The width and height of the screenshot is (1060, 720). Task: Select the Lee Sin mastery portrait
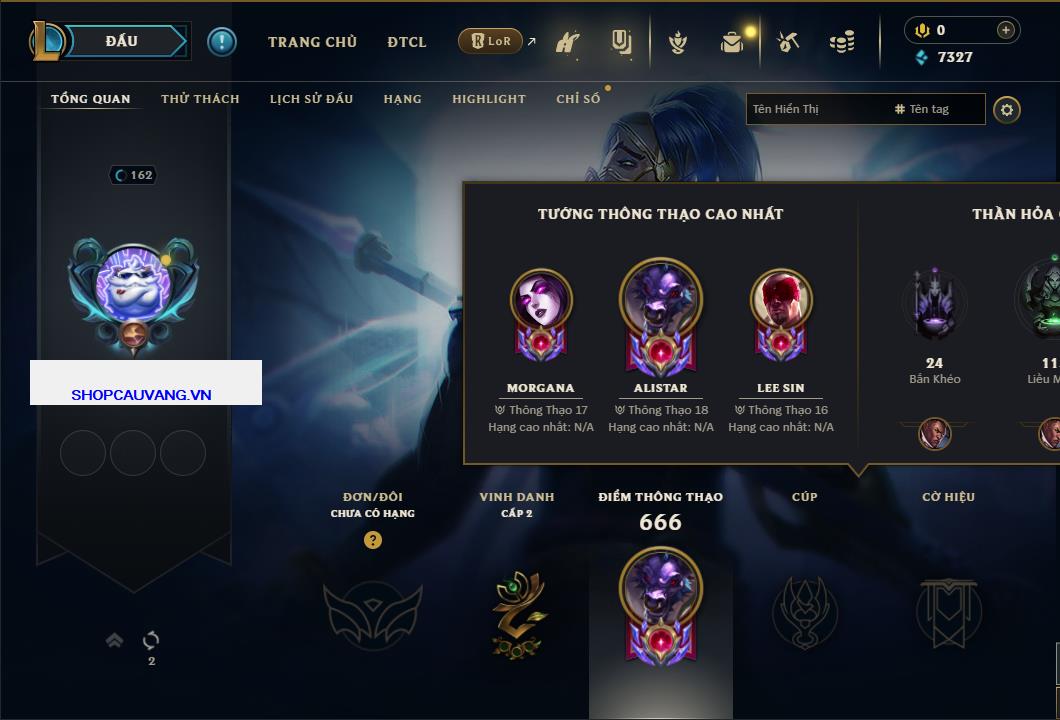(781, 300)
